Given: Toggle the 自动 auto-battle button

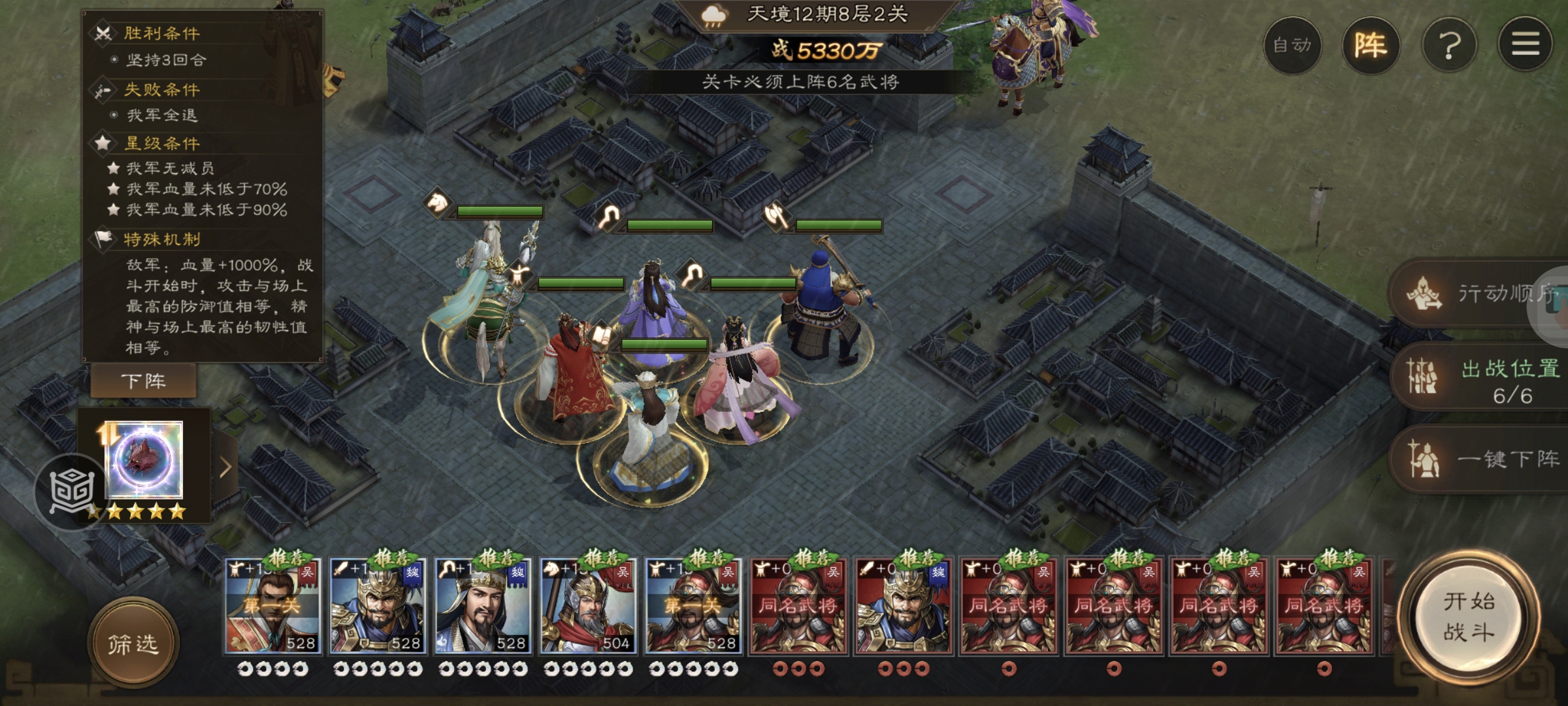Looking at the screenshot, I should click(1292, 45).
